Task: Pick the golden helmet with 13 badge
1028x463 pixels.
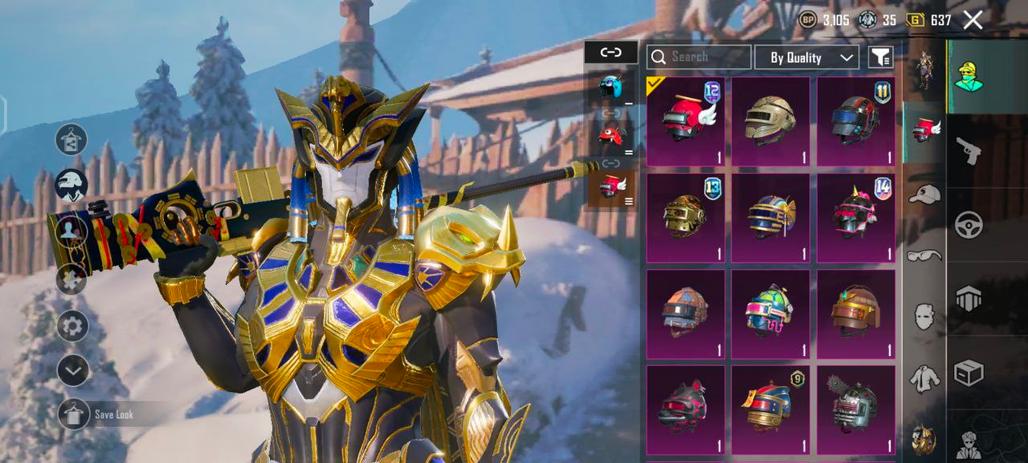Action: [x=685, y=217]
